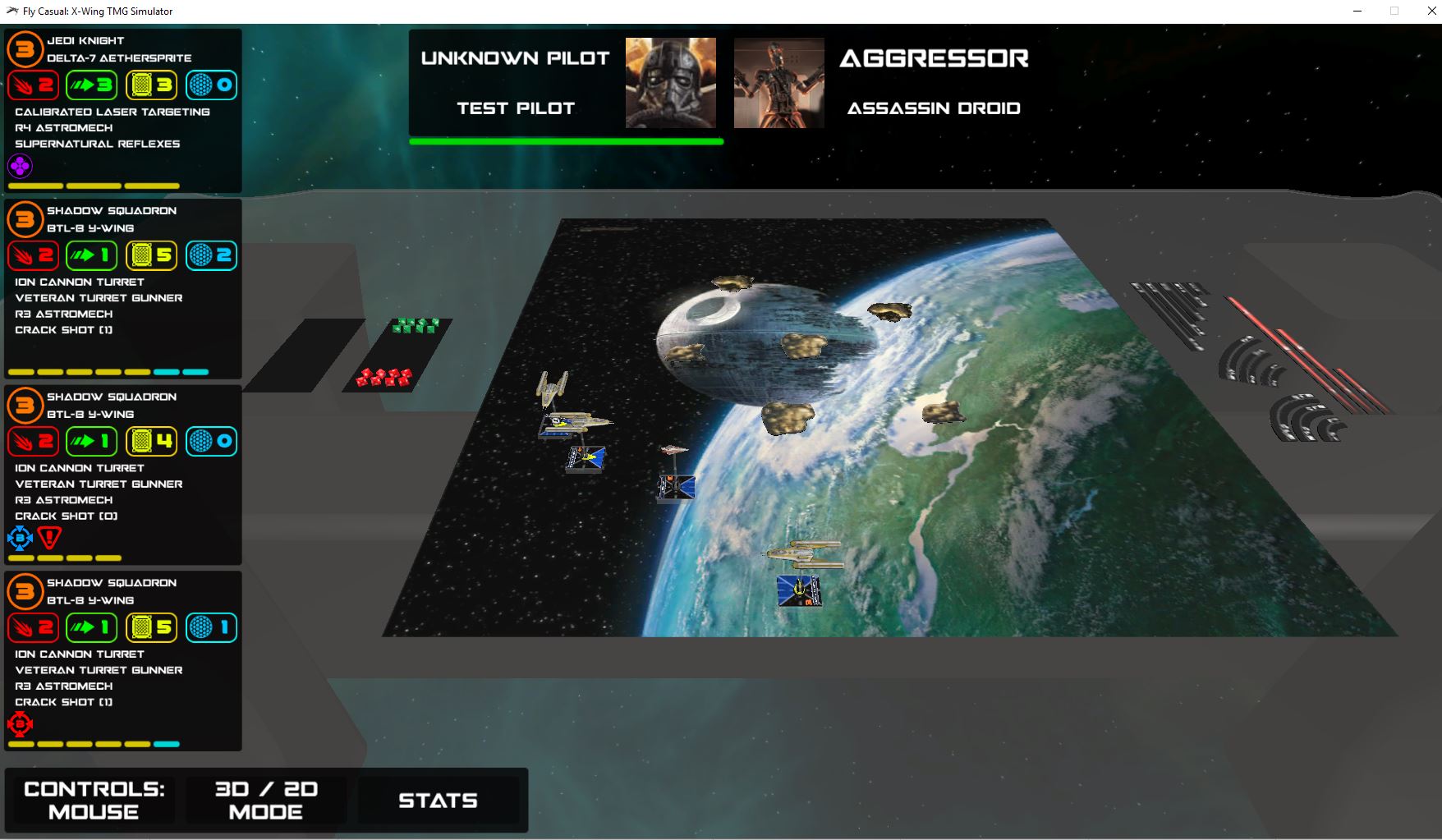Viewport: 1442px width, 840px height.
Task: Select the red target lock token
Action: (20, 724)
